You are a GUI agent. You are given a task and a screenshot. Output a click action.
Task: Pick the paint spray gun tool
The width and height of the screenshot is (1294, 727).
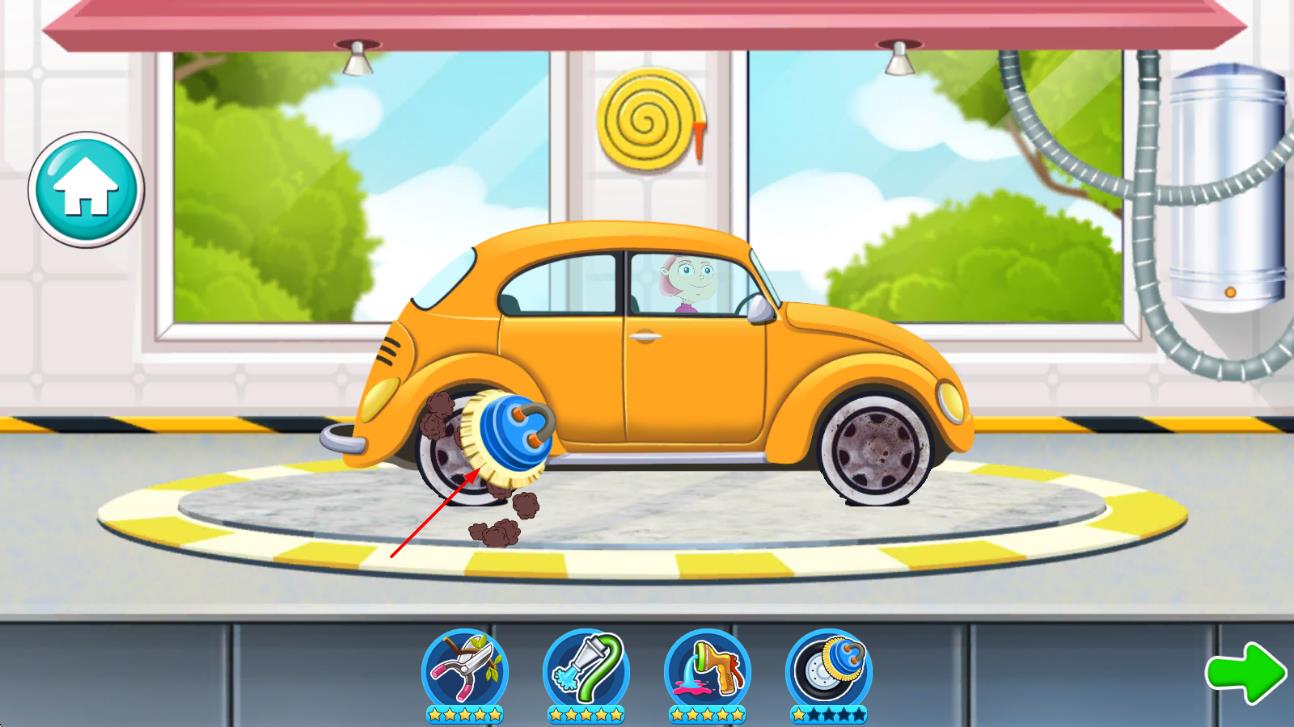(707, 670)
